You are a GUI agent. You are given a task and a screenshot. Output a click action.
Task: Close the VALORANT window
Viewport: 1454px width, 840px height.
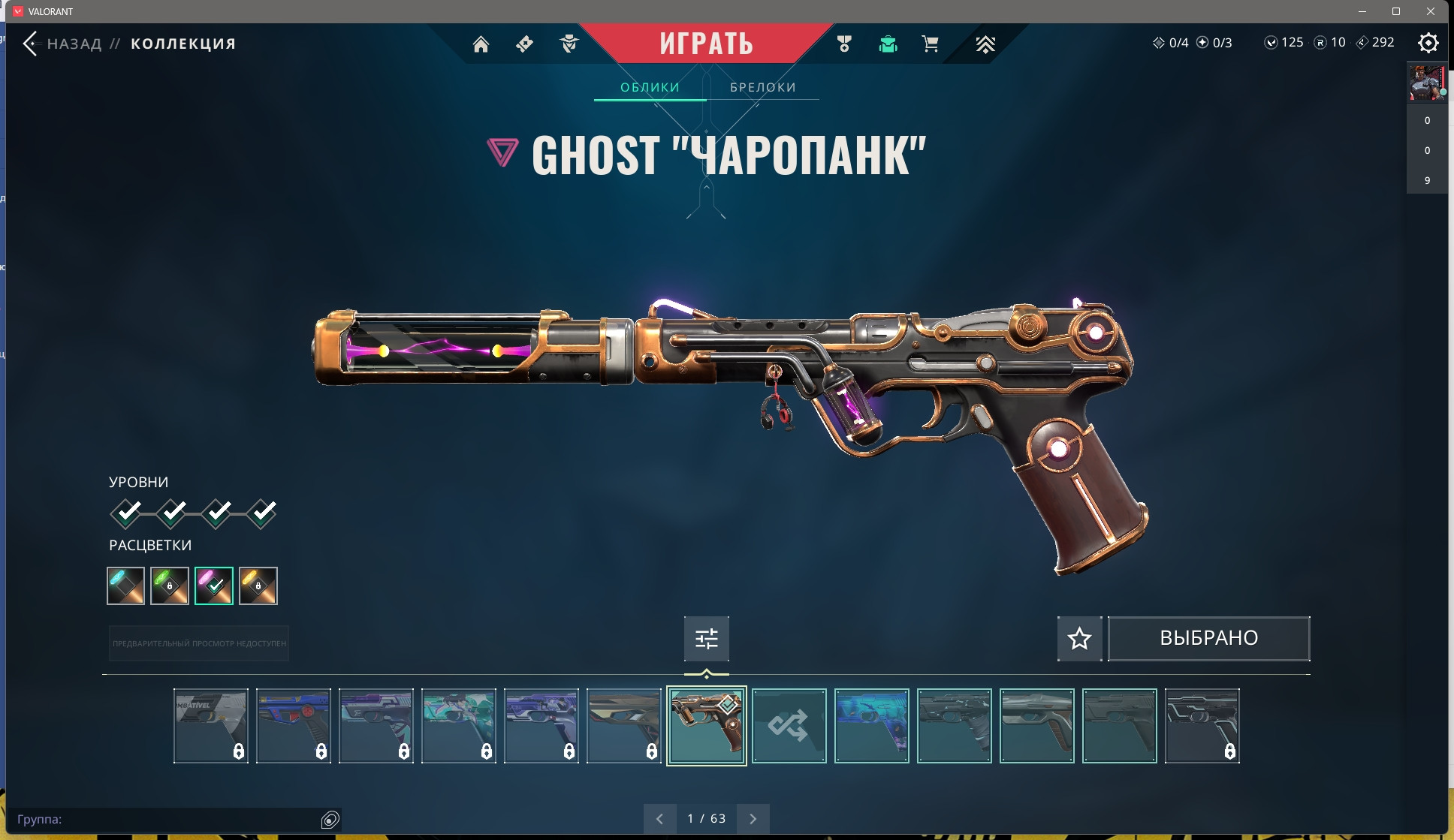pyautogui.click(x=1431, y=11)
